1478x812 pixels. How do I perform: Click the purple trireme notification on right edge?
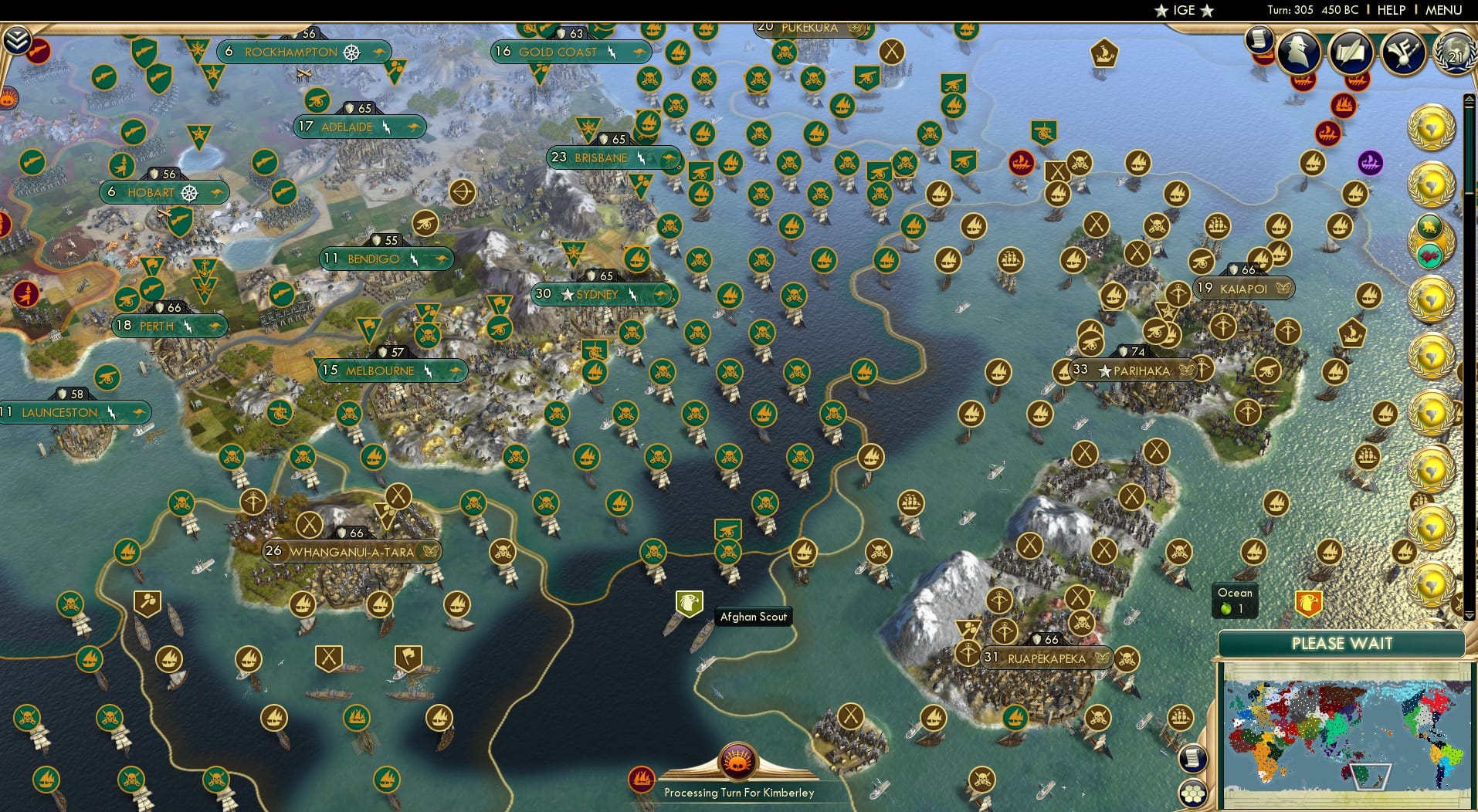[x=1370, y=162]
